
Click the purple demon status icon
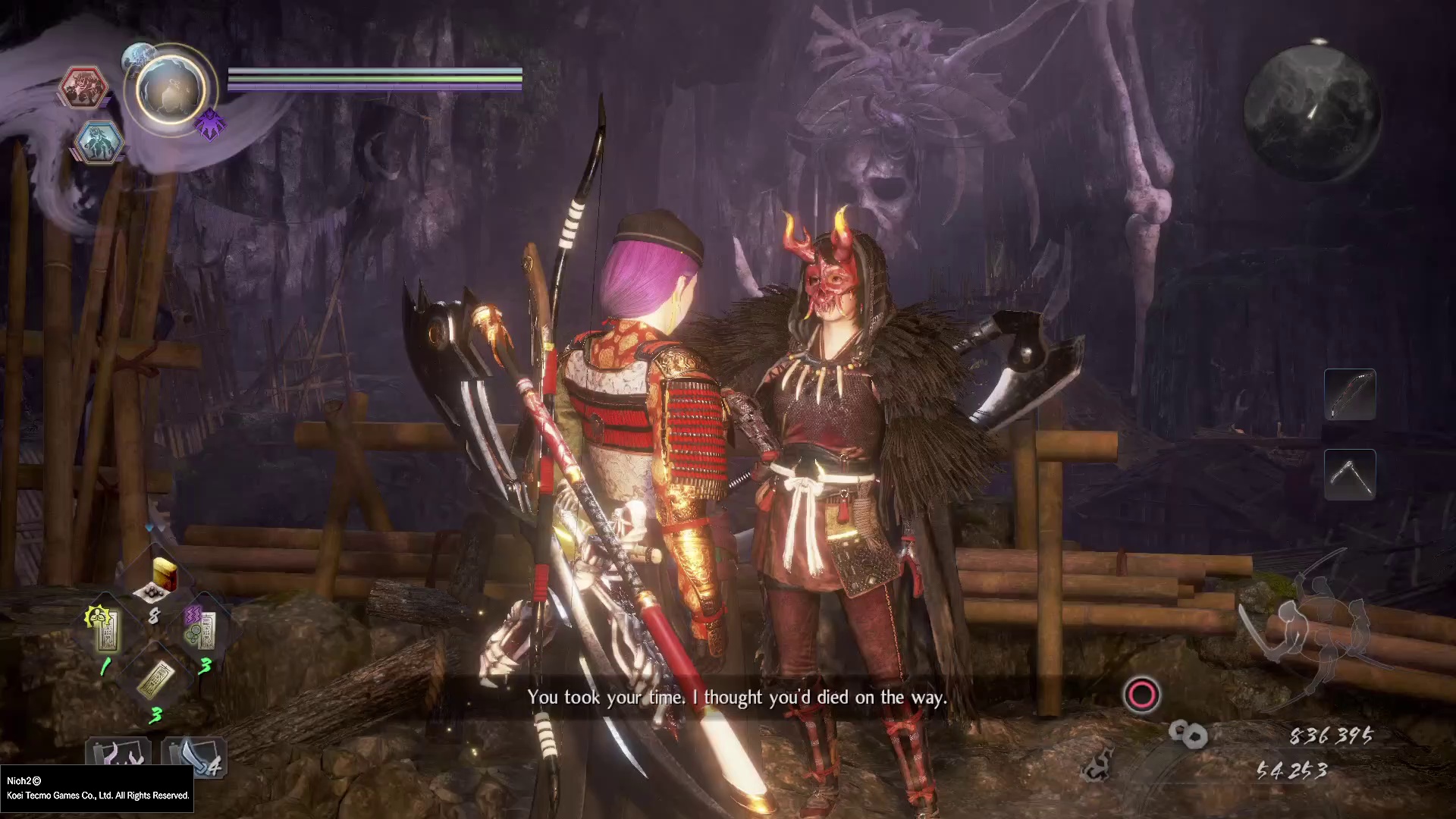click(210, 124)
